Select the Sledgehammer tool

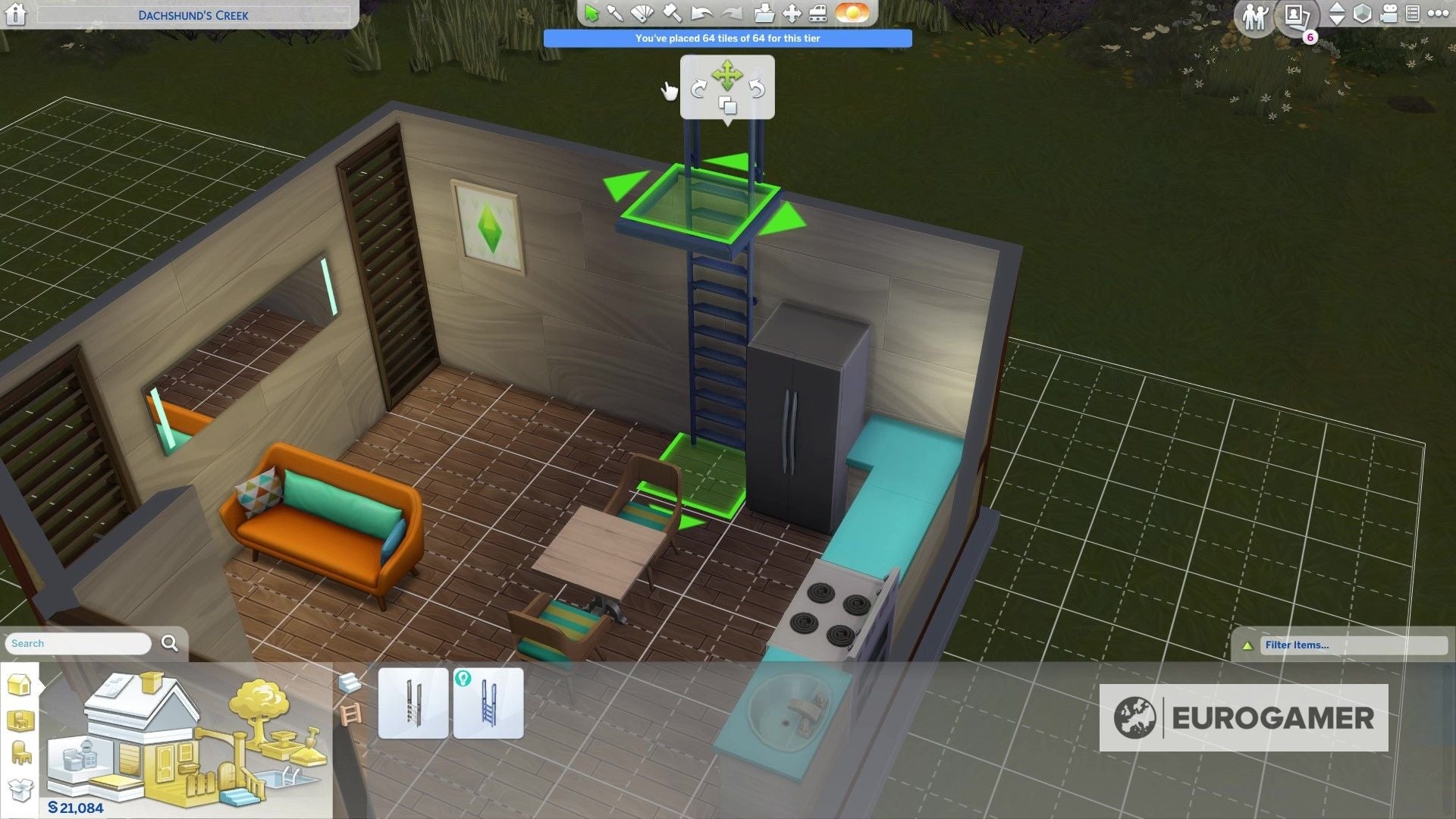[670, 12]
